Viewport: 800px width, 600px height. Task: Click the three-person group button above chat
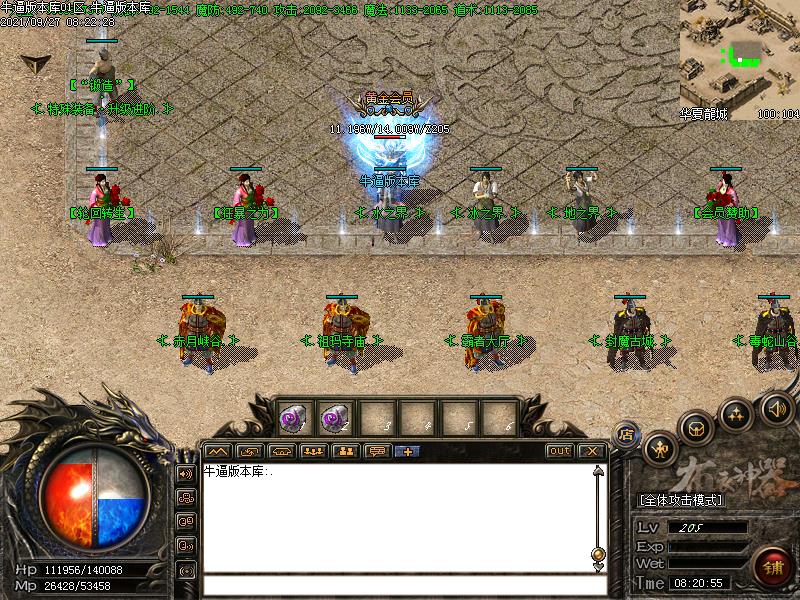313,451
